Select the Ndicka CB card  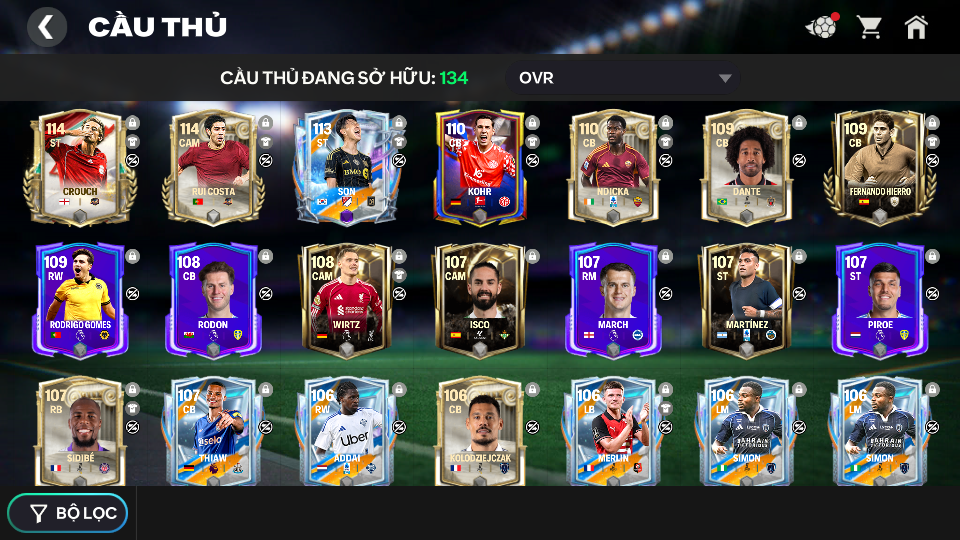coord(613,167)
